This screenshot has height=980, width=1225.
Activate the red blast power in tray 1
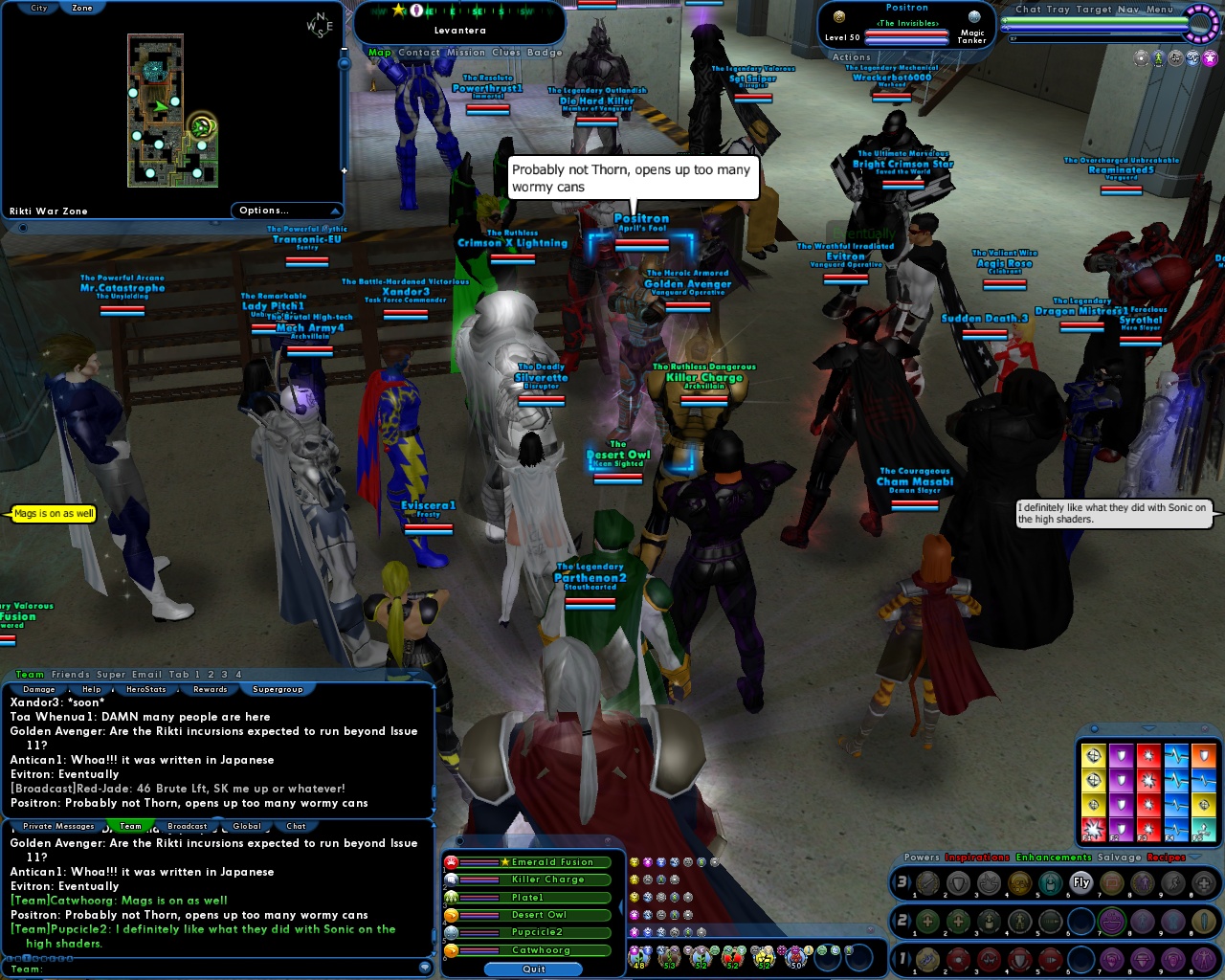coord(958,960)
